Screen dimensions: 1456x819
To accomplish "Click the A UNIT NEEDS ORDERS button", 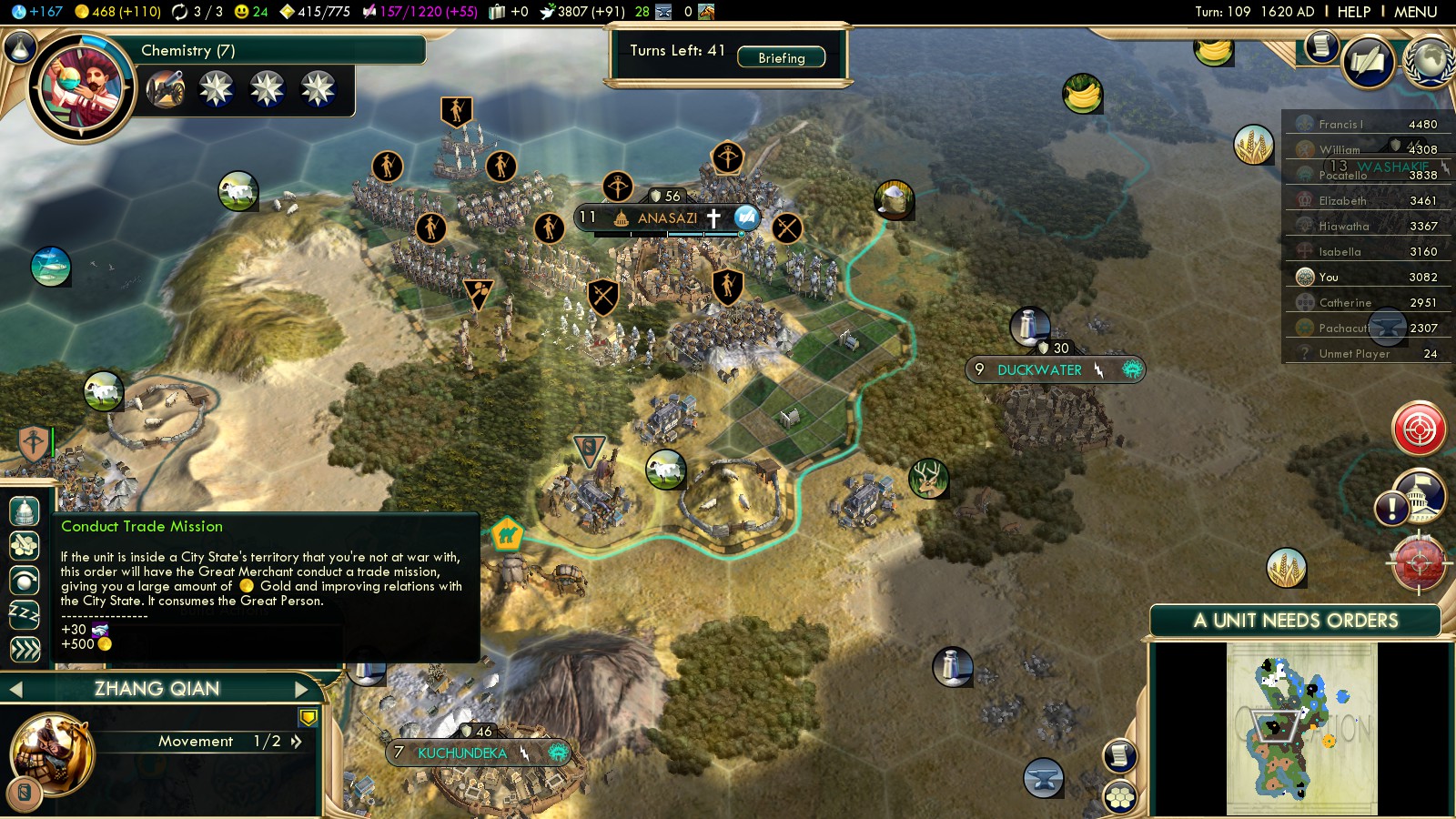I will tap(1295, 621).
